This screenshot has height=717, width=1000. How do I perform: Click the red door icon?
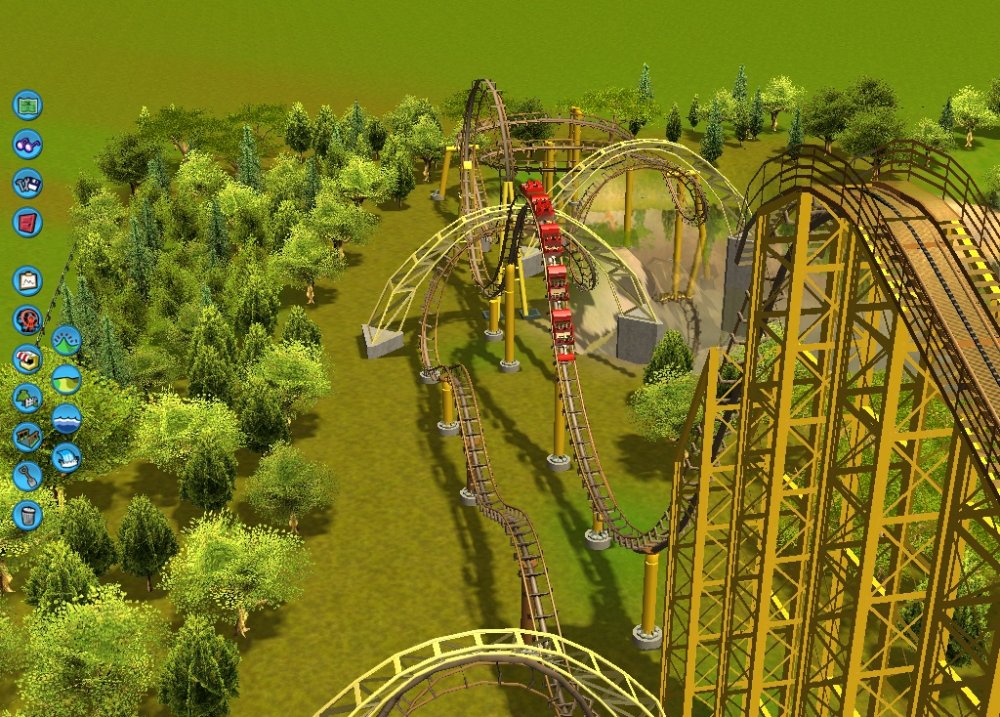point(27,222)
